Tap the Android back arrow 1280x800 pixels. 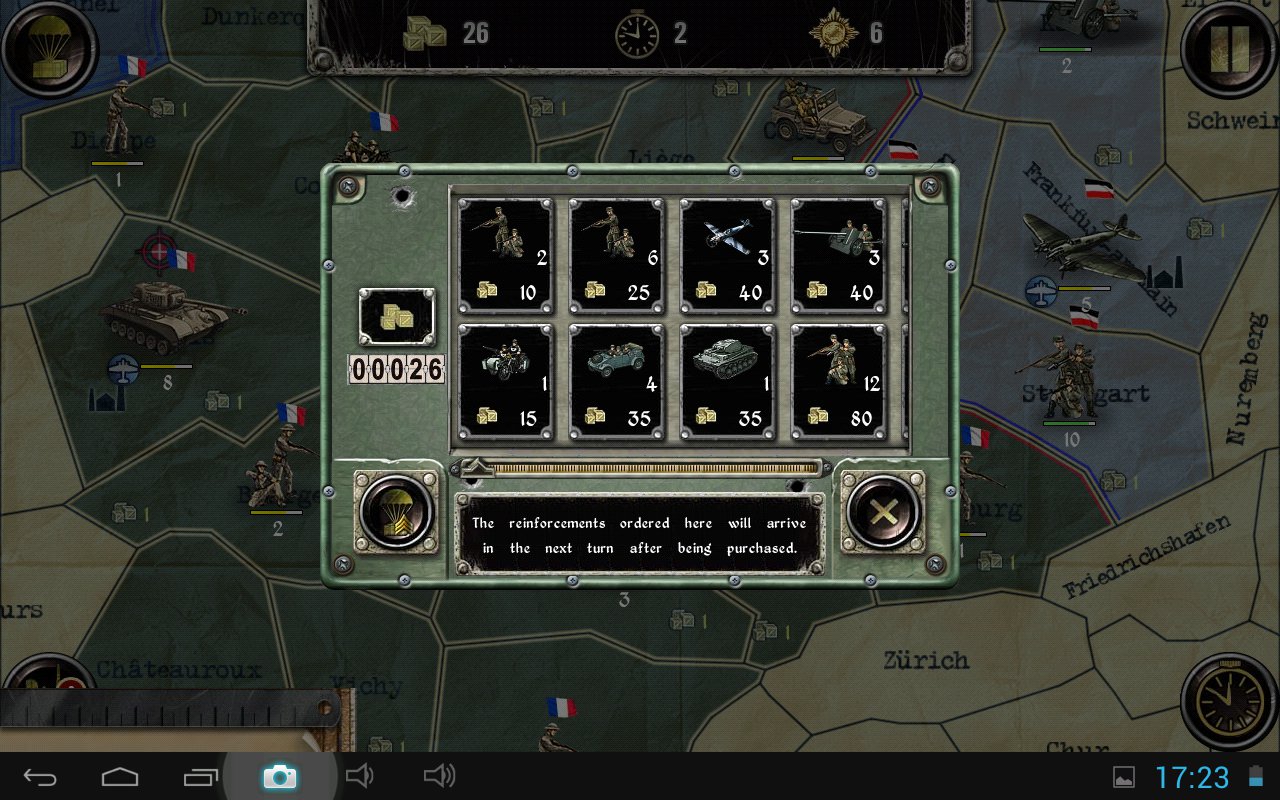(41, 776)
